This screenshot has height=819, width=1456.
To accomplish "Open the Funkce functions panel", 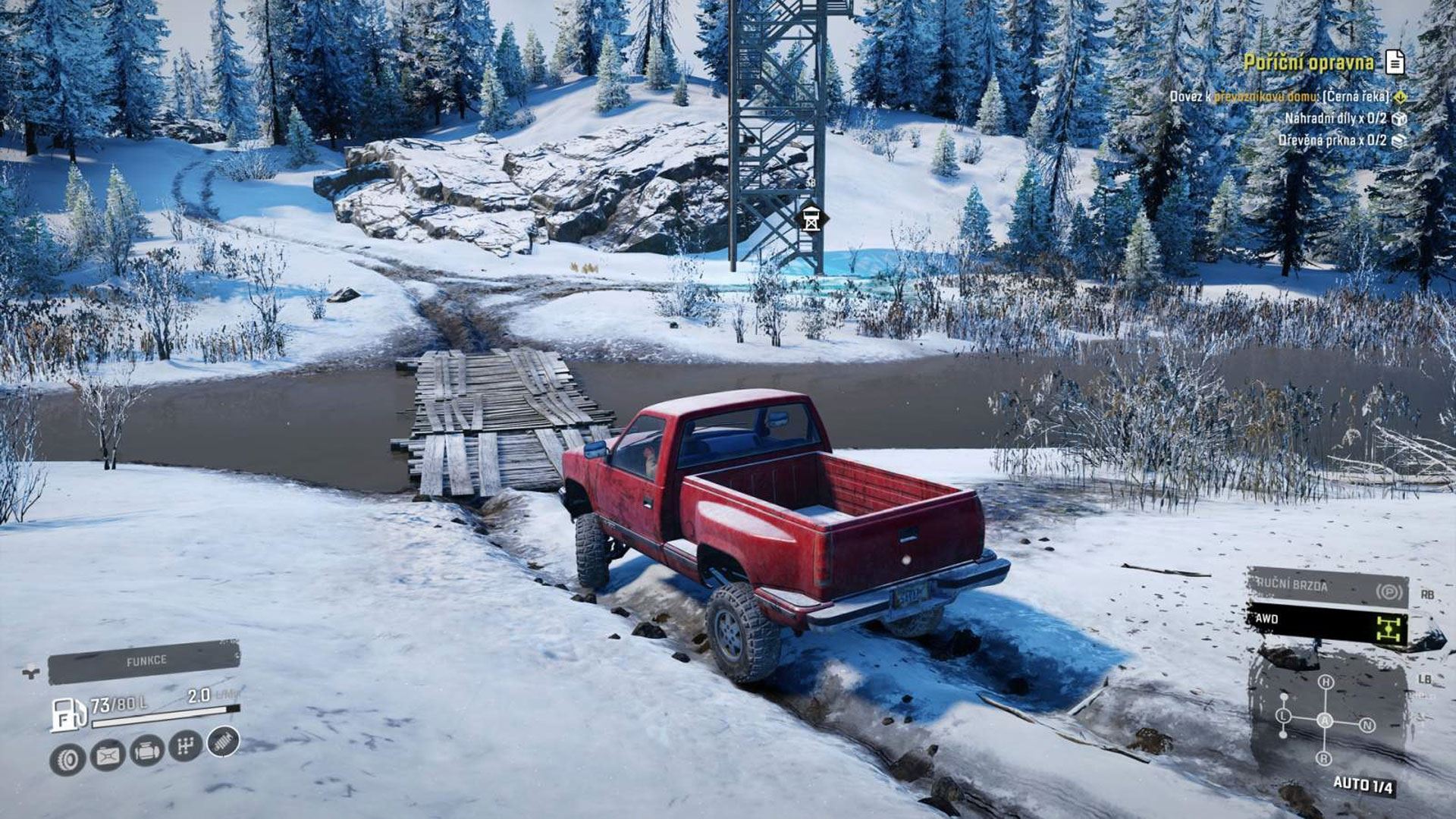I will click(x=144, y=661).
